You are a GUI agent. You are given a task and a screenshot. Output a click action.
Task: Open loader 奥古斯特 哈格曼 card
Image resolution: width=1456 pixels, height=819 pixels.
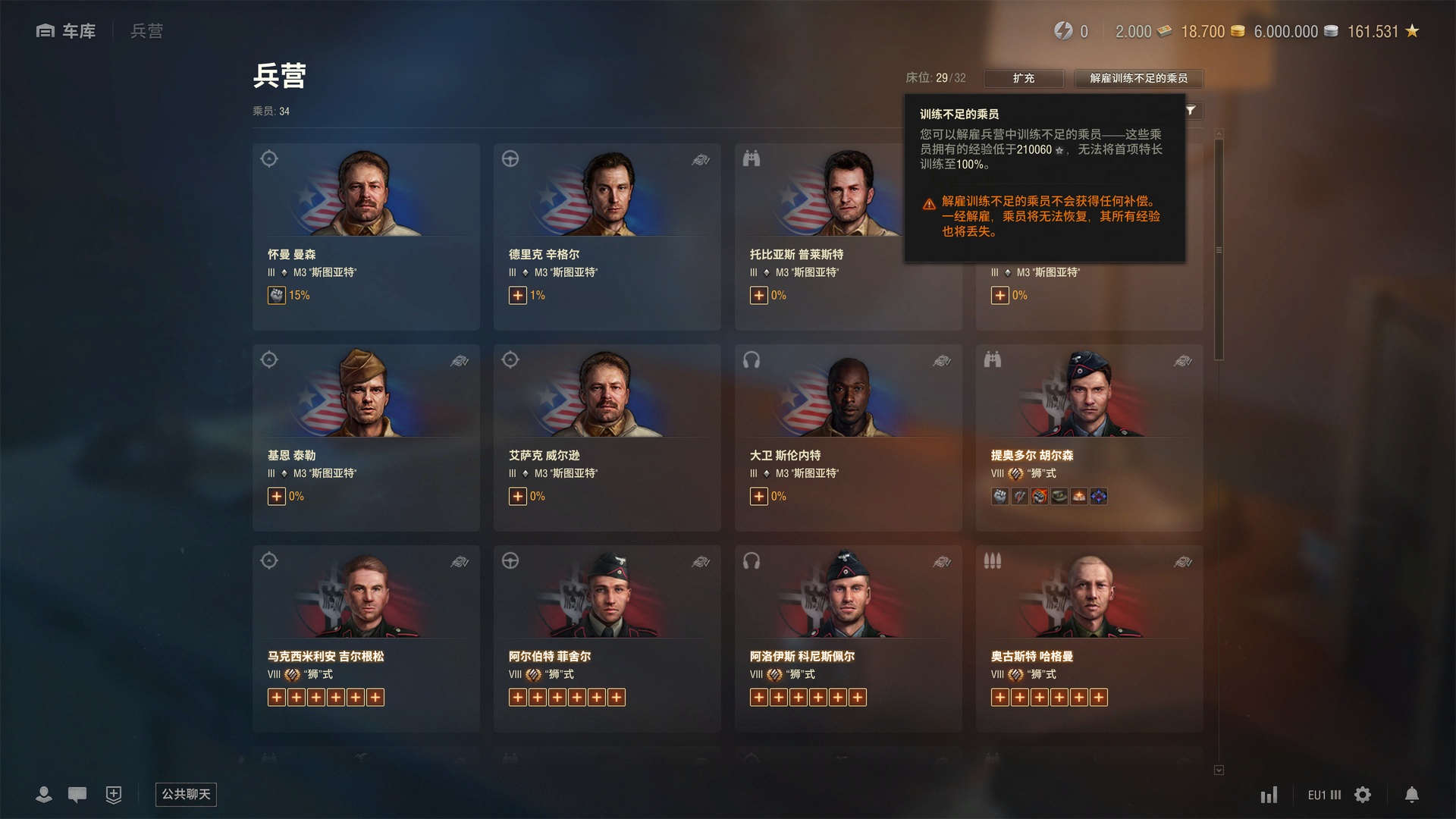click(1089, 638)
